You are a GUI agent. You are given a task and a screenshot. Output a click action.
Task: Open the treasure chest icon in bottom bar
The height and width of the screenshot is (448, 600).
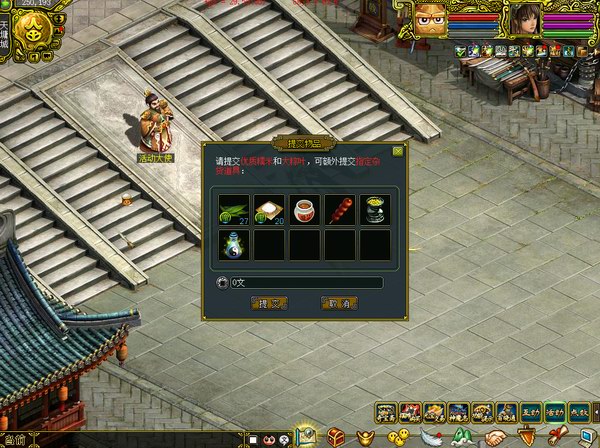[336, 437]
